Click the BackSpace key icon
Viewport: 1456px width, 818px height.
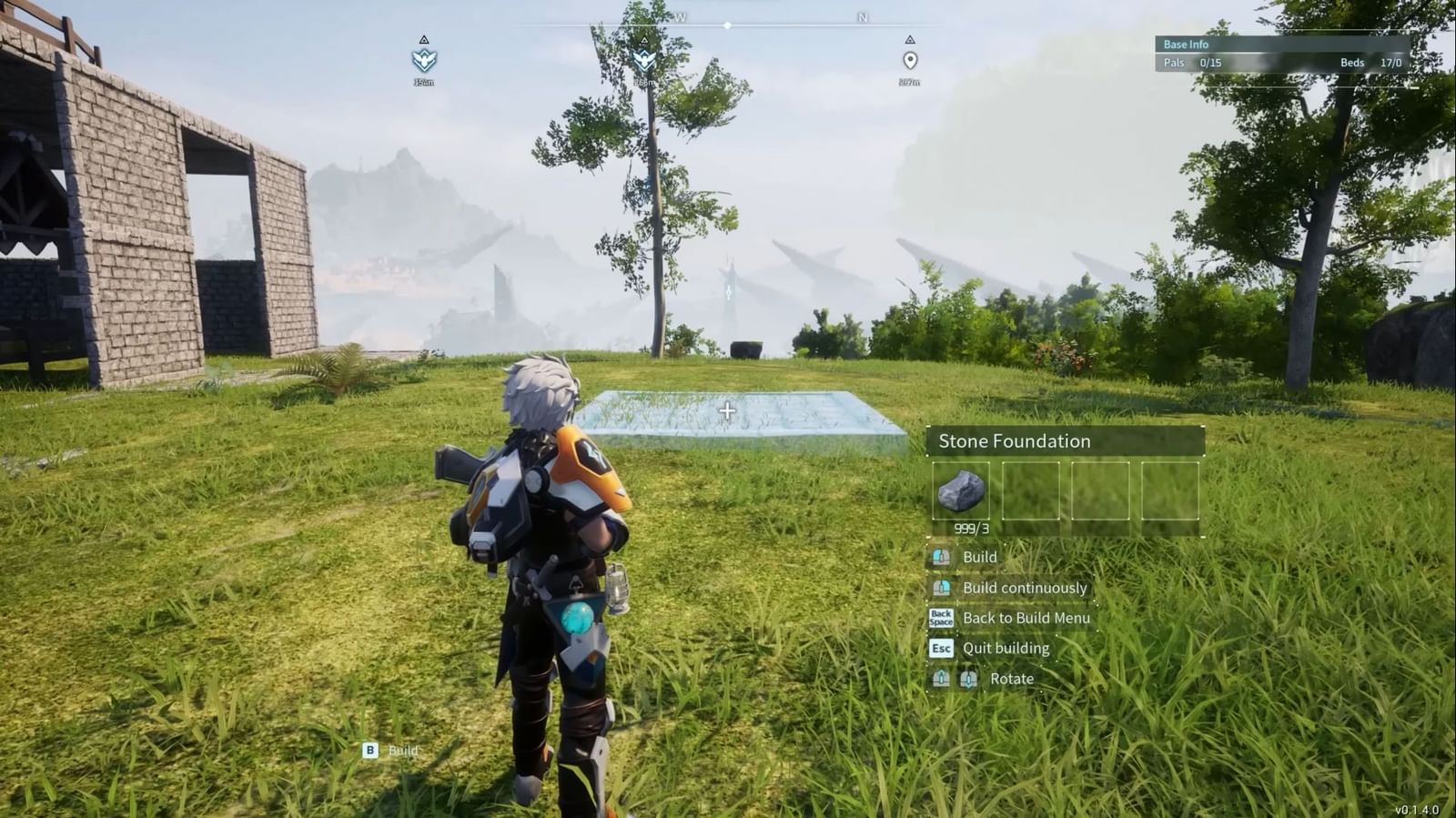[941, 618]
